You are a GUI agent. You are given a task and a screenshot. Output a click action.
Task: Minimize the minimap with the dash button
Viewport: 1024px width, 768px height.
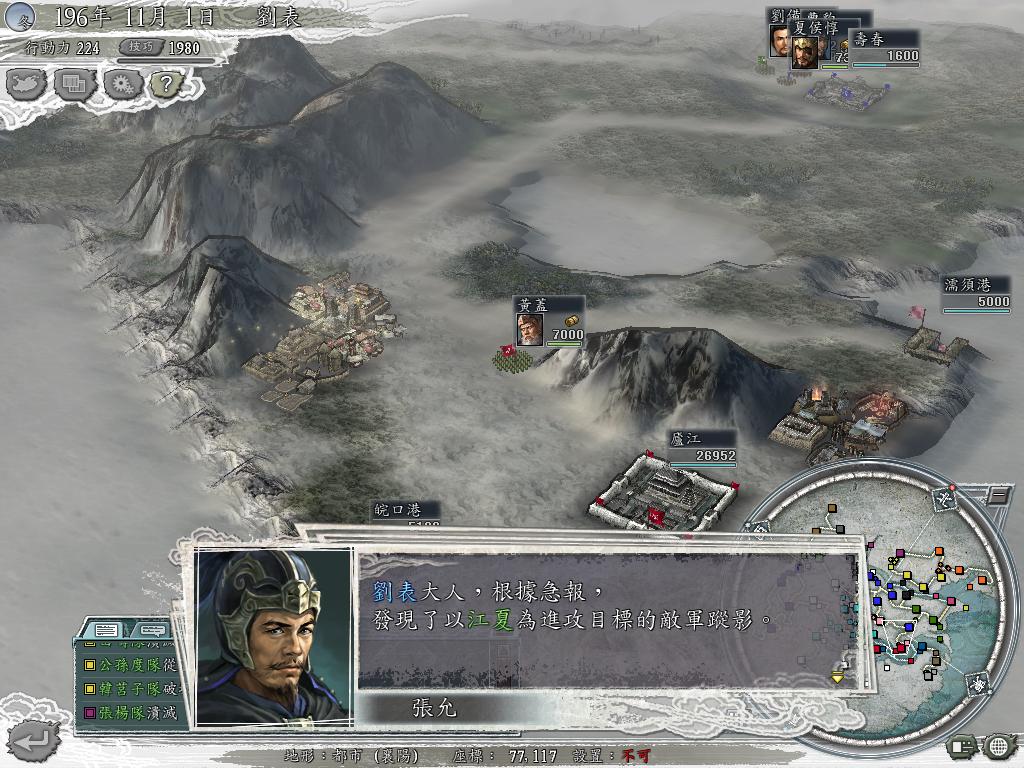pos(998,495)
